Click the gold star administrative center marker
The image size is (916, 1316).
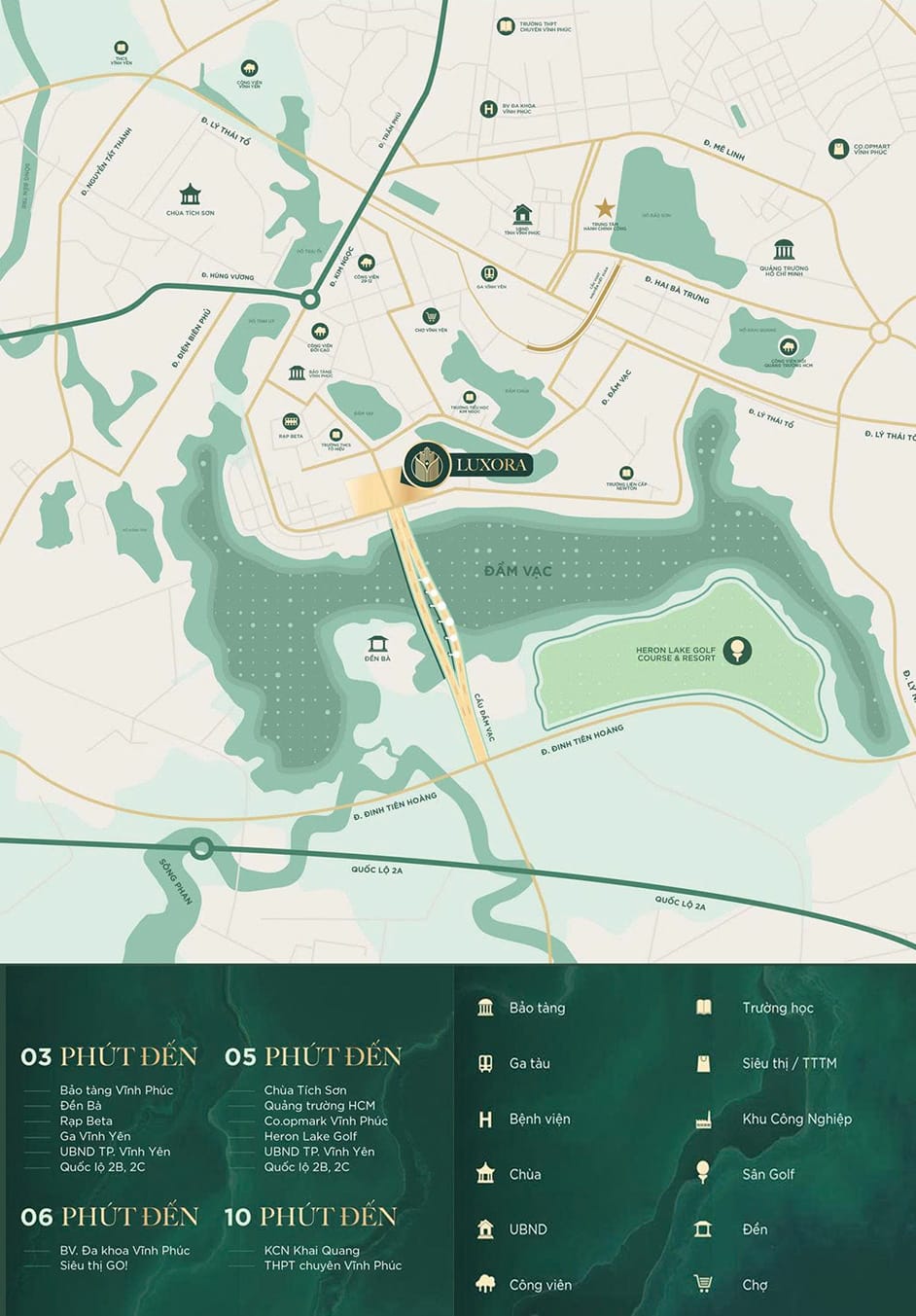pyautogui.click(x=604, y=207)
